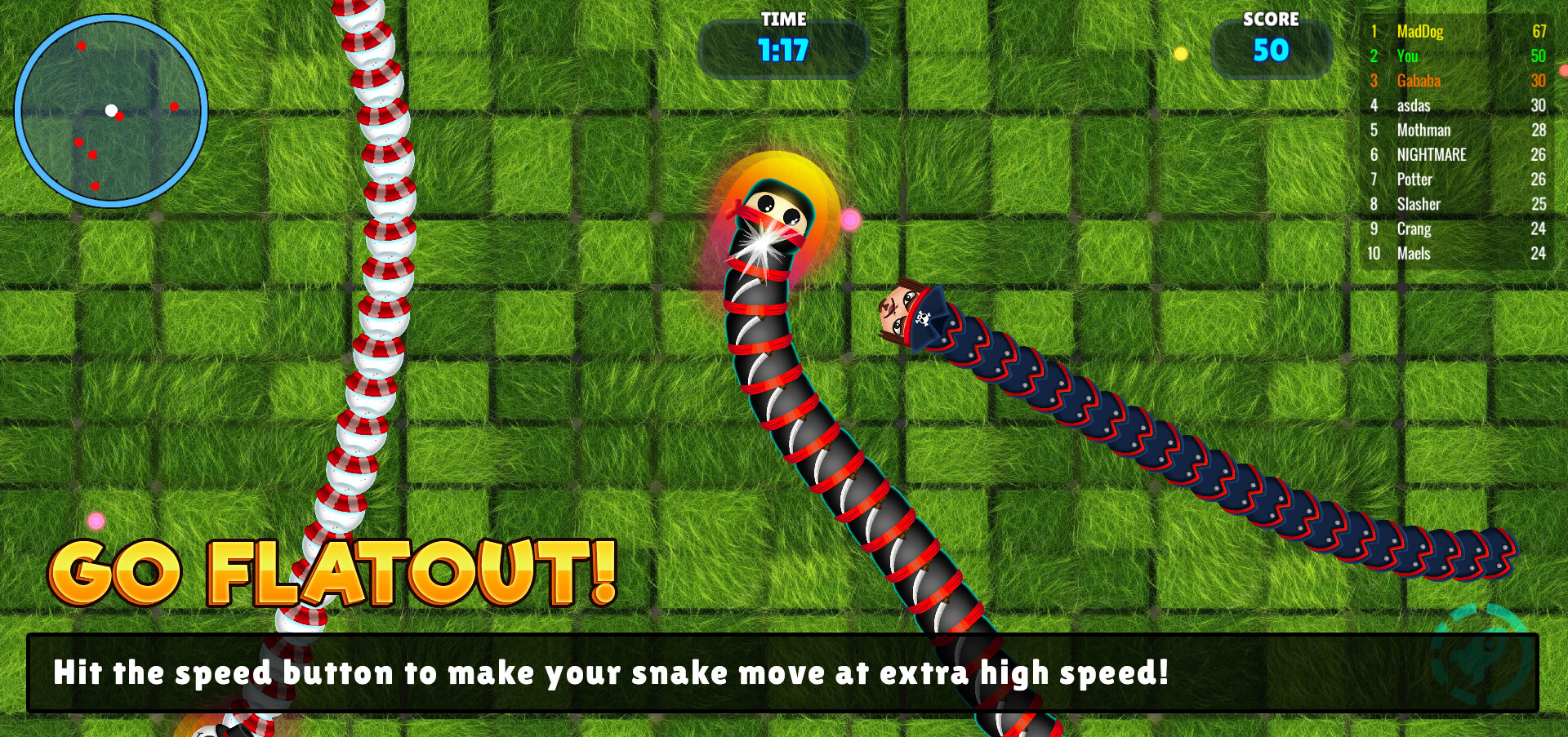Click the SCORE panel showing 50

(1272, 51)
